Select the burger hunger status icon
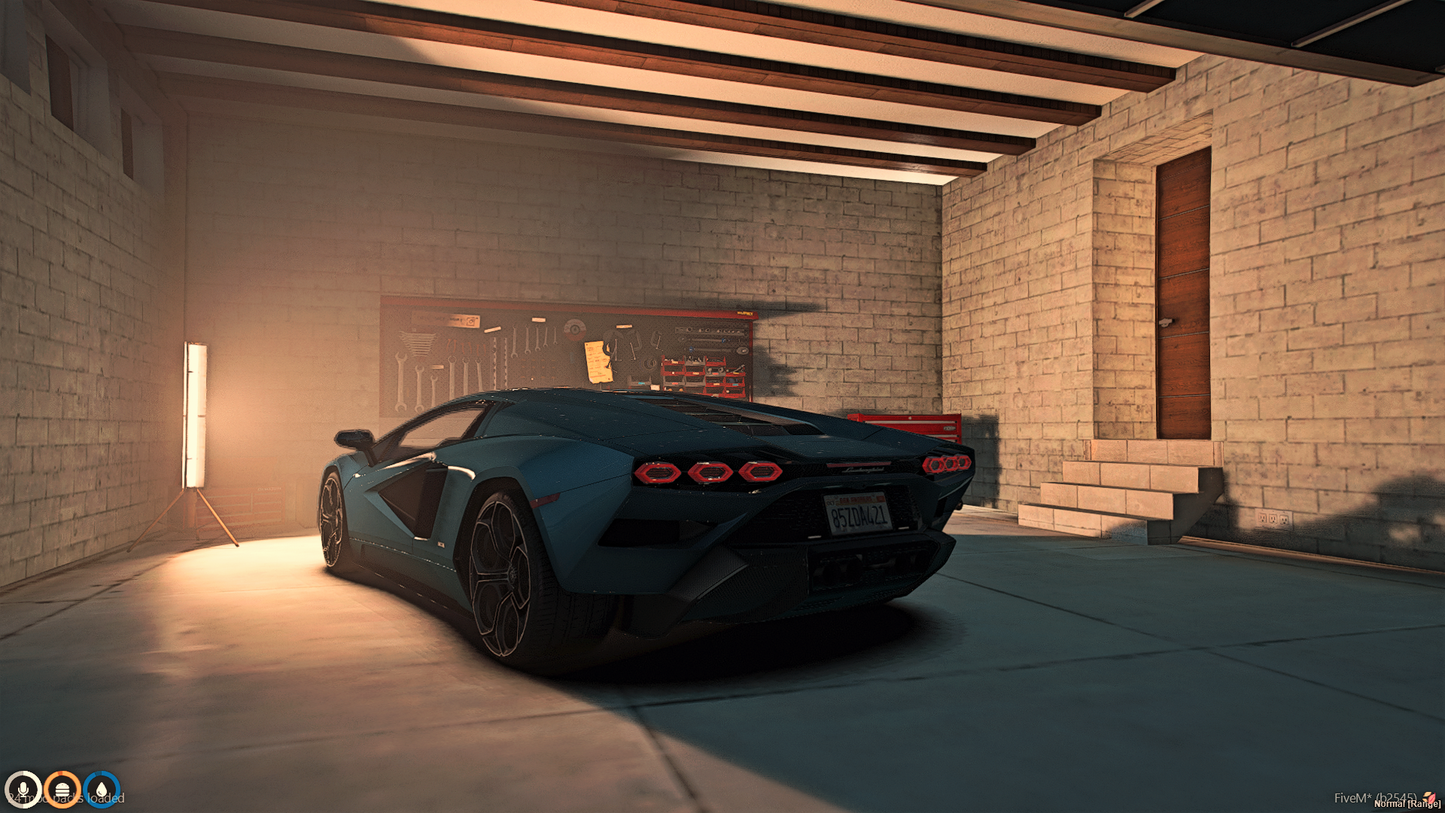Screen dimensions: 1445x813 (x=62, y=790)
